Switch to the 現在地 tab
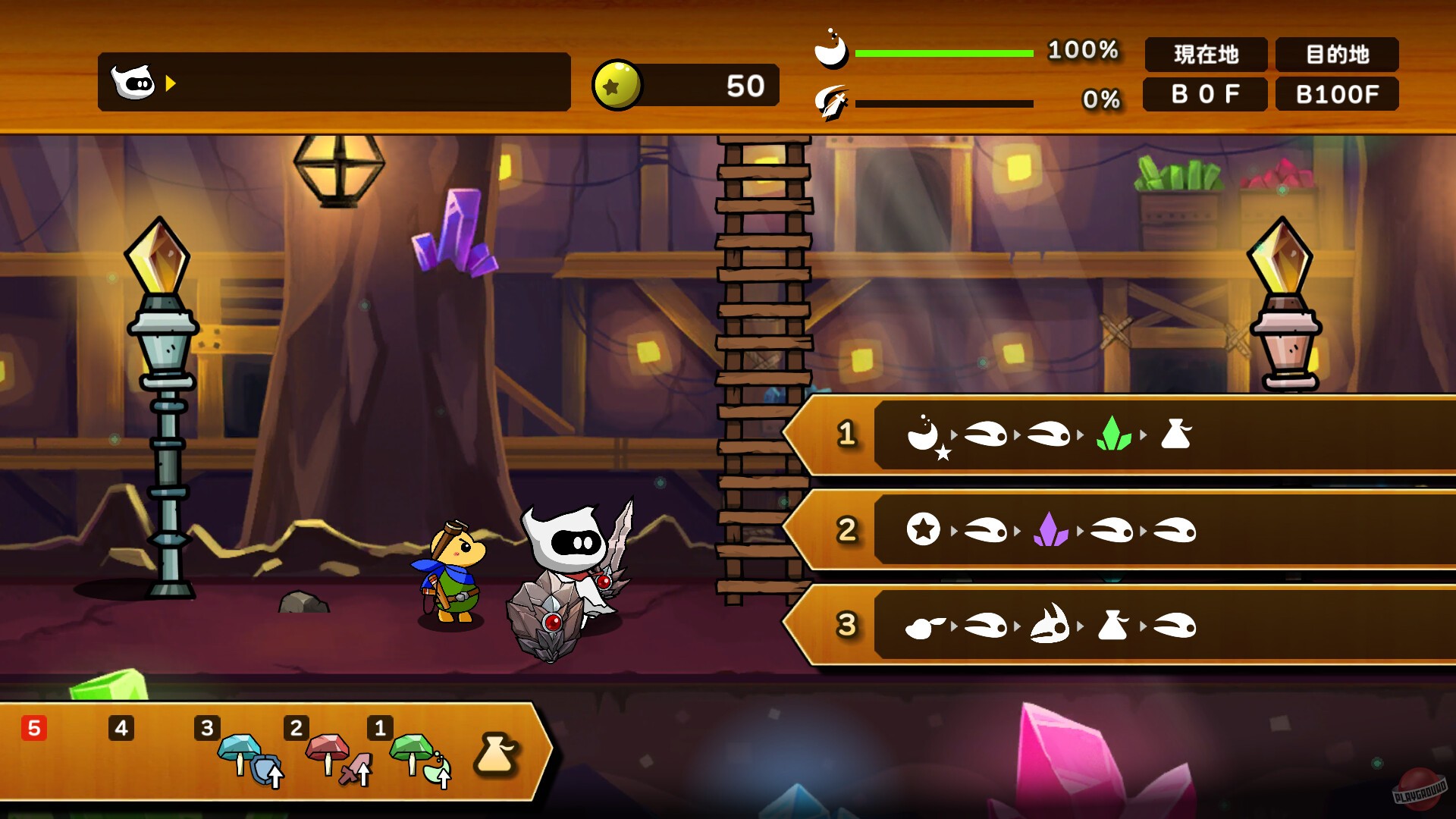The width and height of the screenshot is (1456, 819). (1204, 55)
